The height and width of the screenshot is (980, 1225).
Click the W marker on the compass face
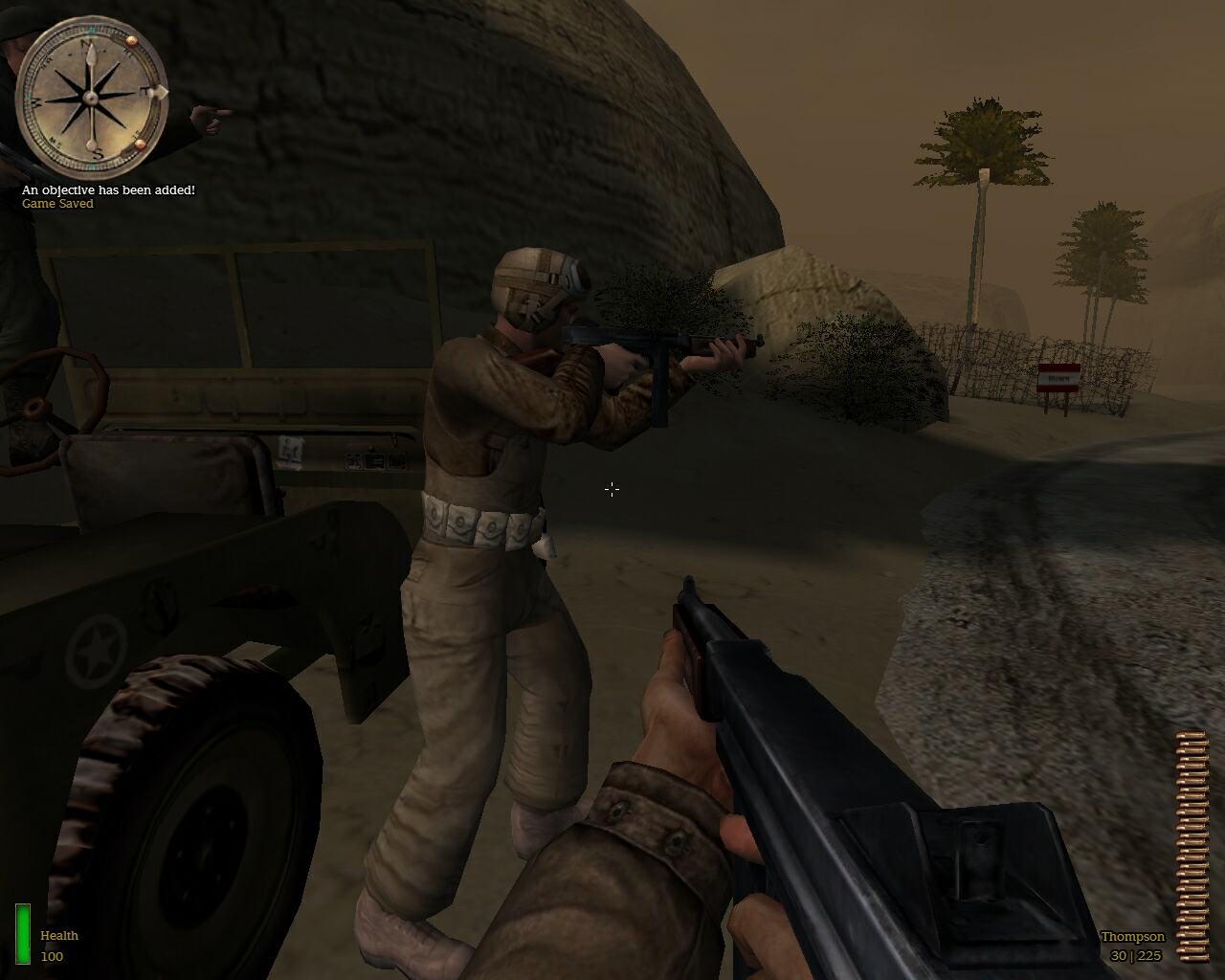click(35, 102)
